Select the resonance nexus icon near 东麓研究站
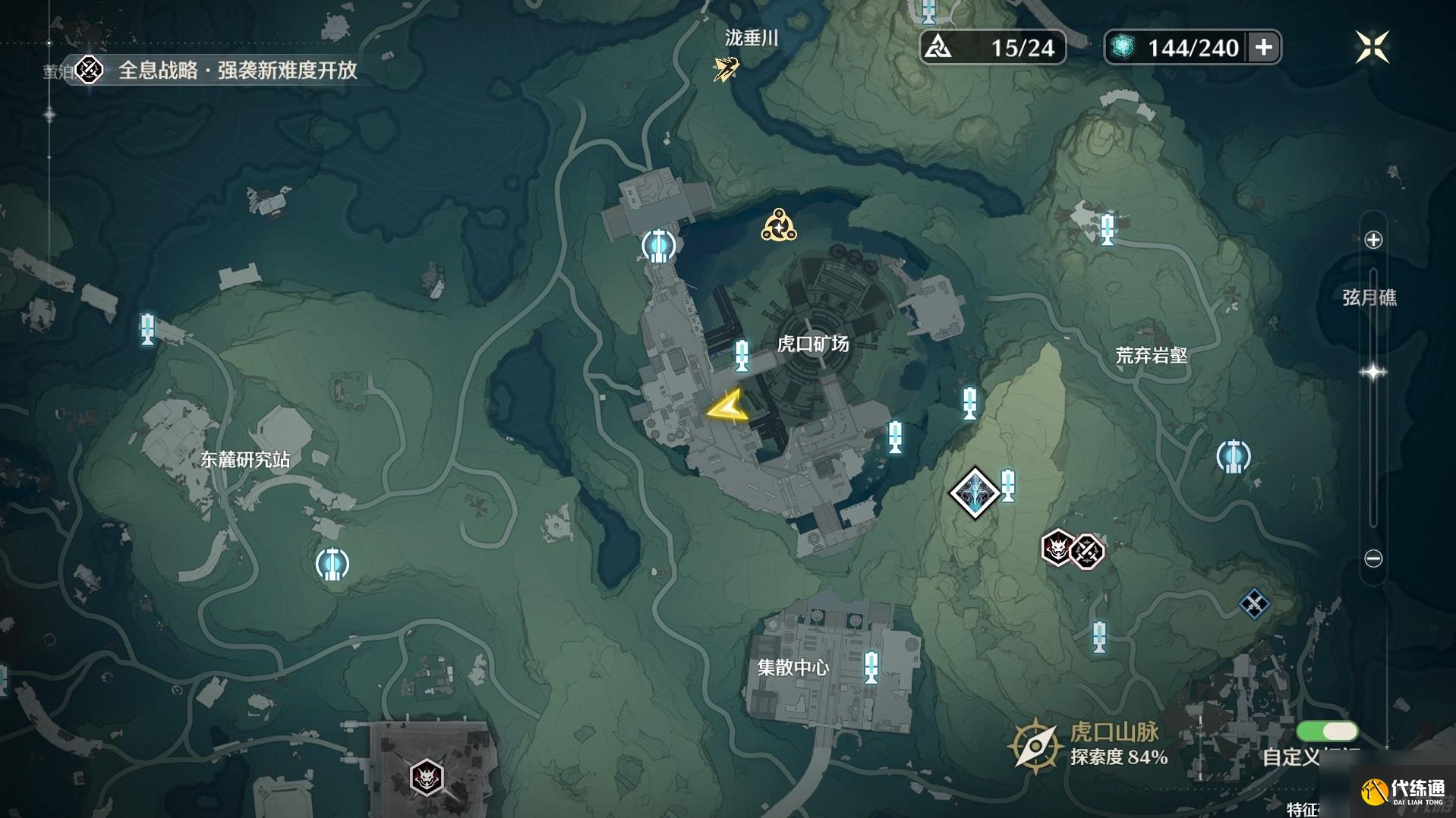Screen dimensions: 1456x818 click(334, 565)
